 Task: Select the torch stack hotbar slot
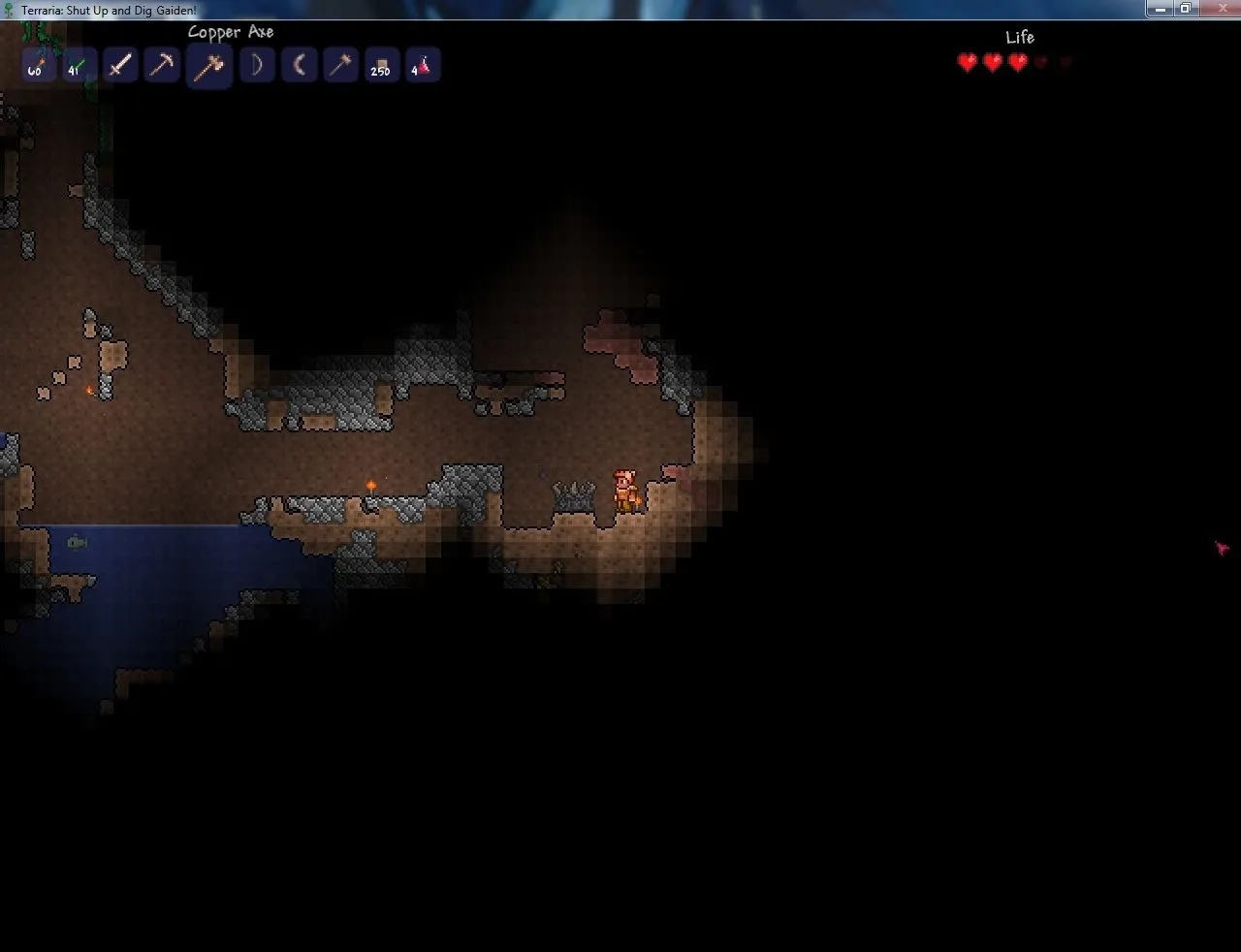click(x=37, y=66)
